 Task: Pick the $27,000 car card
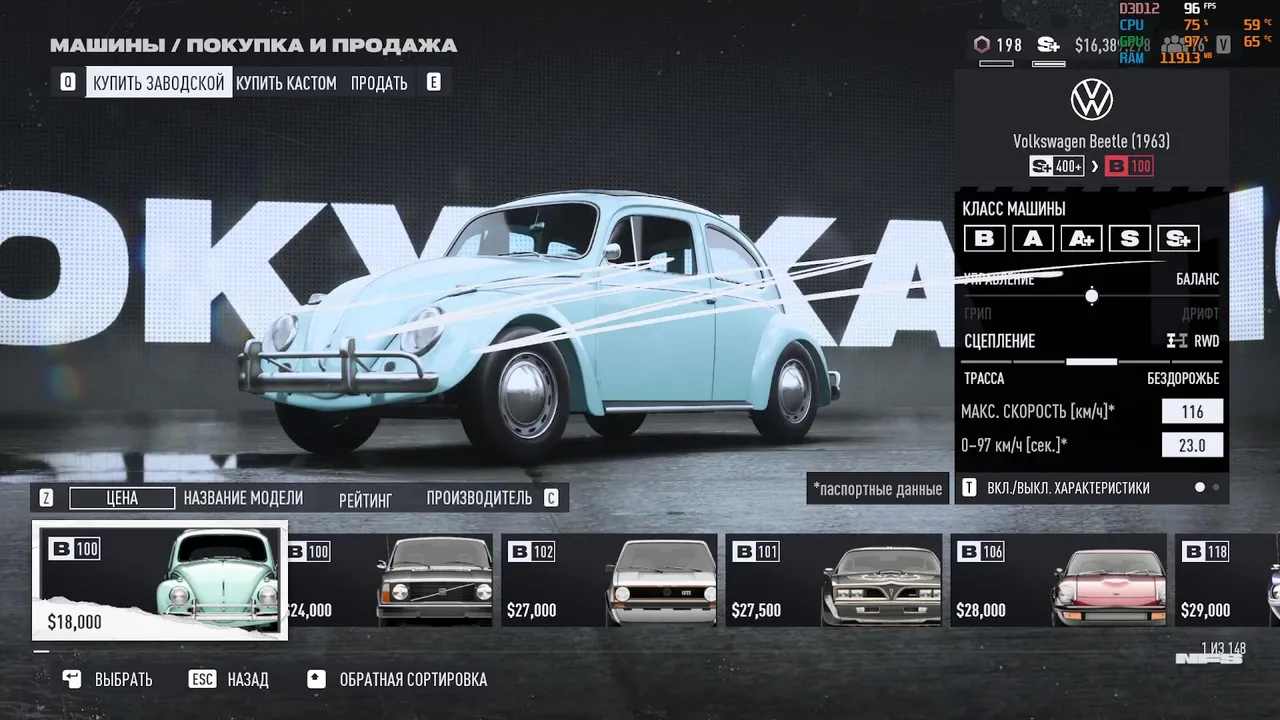point(610,581)
